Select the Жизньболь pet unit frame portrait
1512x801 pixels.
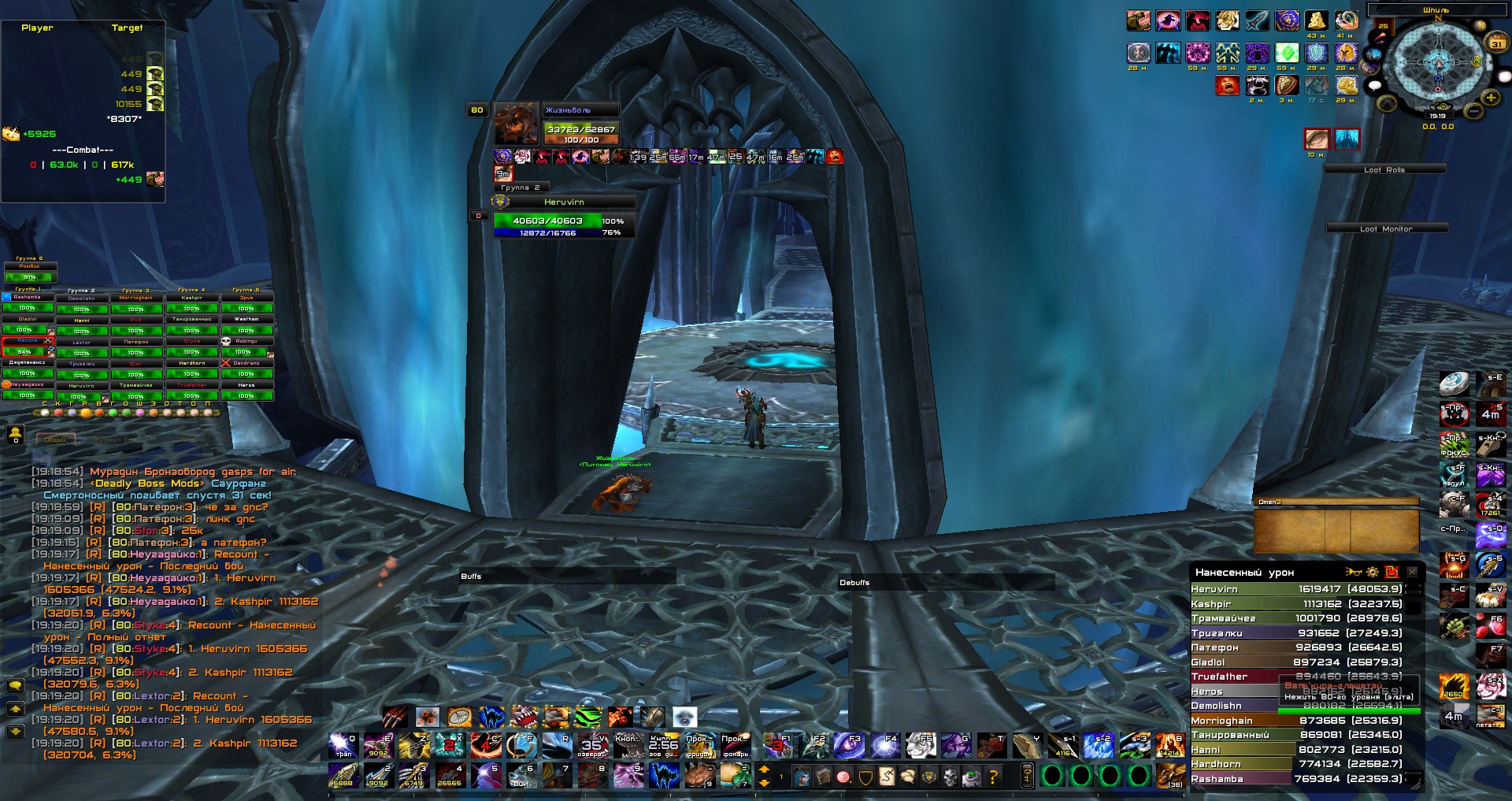[x=517, y=124]
